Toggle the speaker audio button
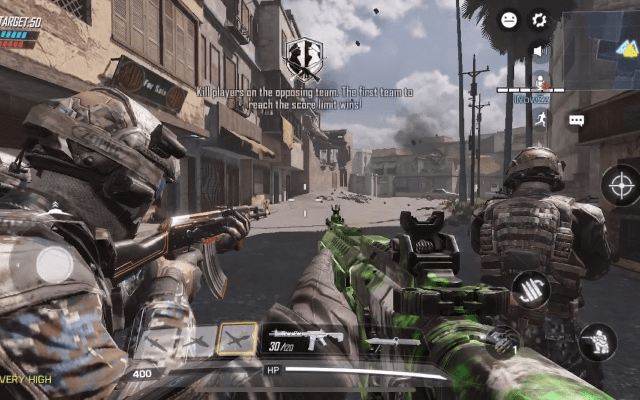The height and width of the screenshot is (400, 640). (x=539, y=50)
